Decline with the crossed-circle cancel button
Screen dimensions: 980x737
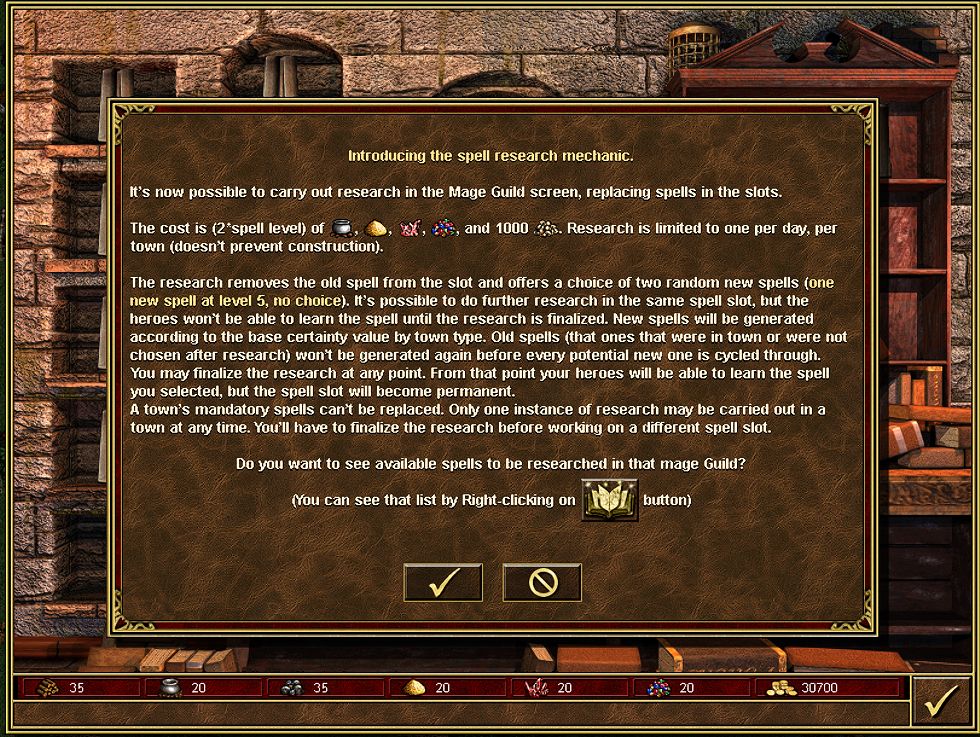pyautogui.click(x=542, y=583)
